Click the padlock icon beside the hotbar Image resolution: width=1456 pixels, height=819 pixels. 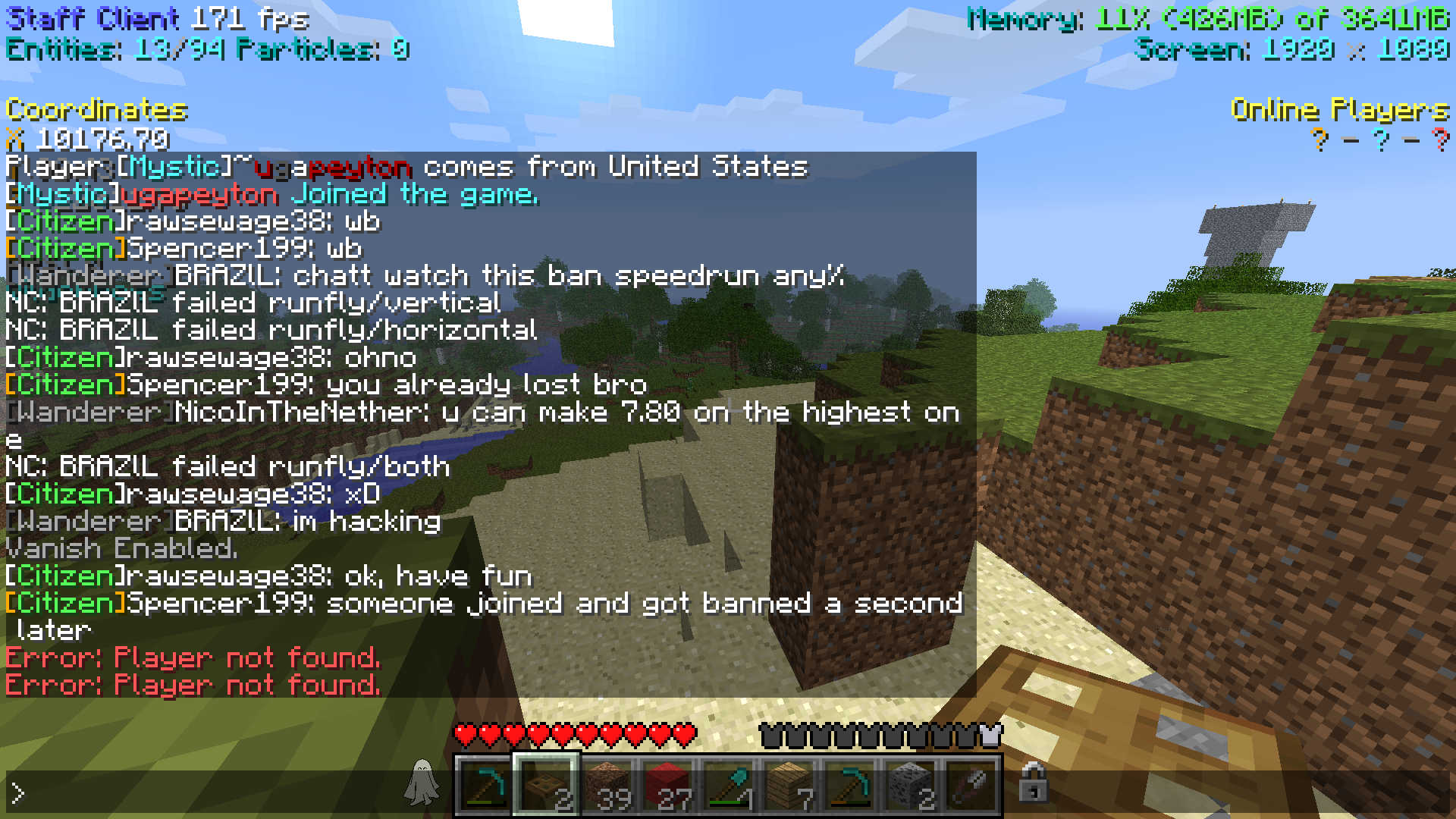(1032, 783)
